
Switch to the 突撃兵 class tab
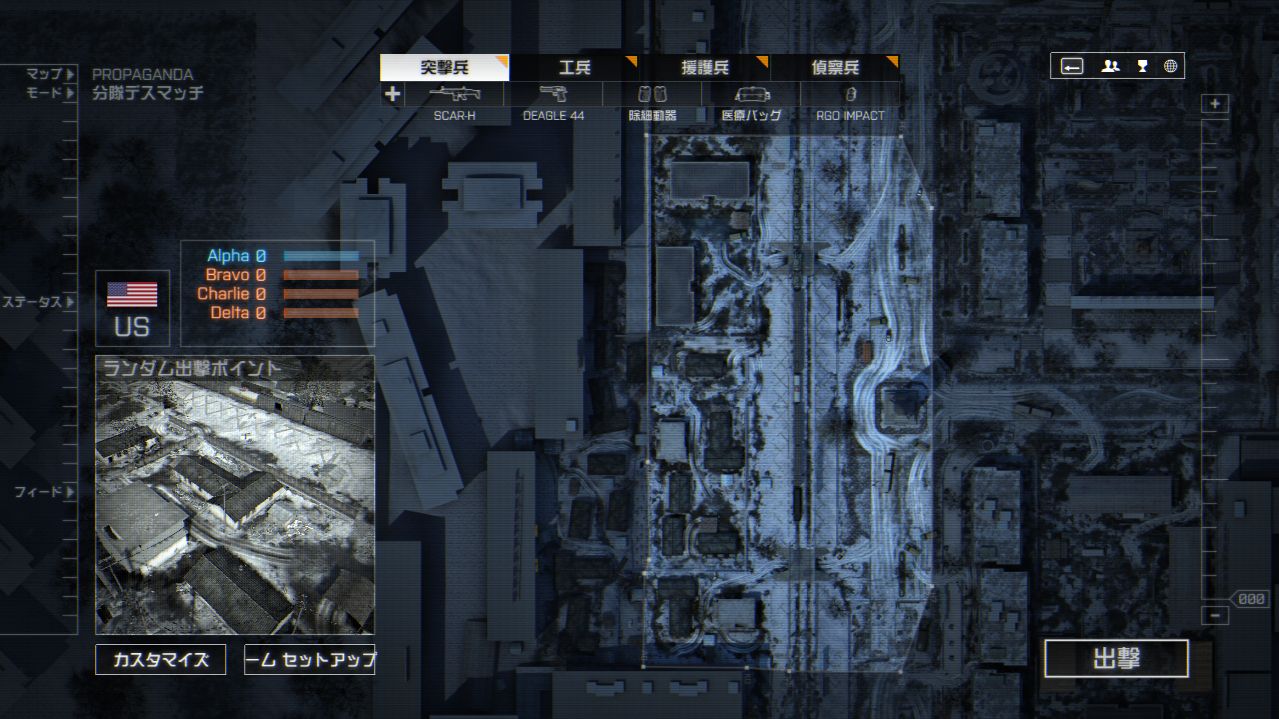[x=444, y=68]
